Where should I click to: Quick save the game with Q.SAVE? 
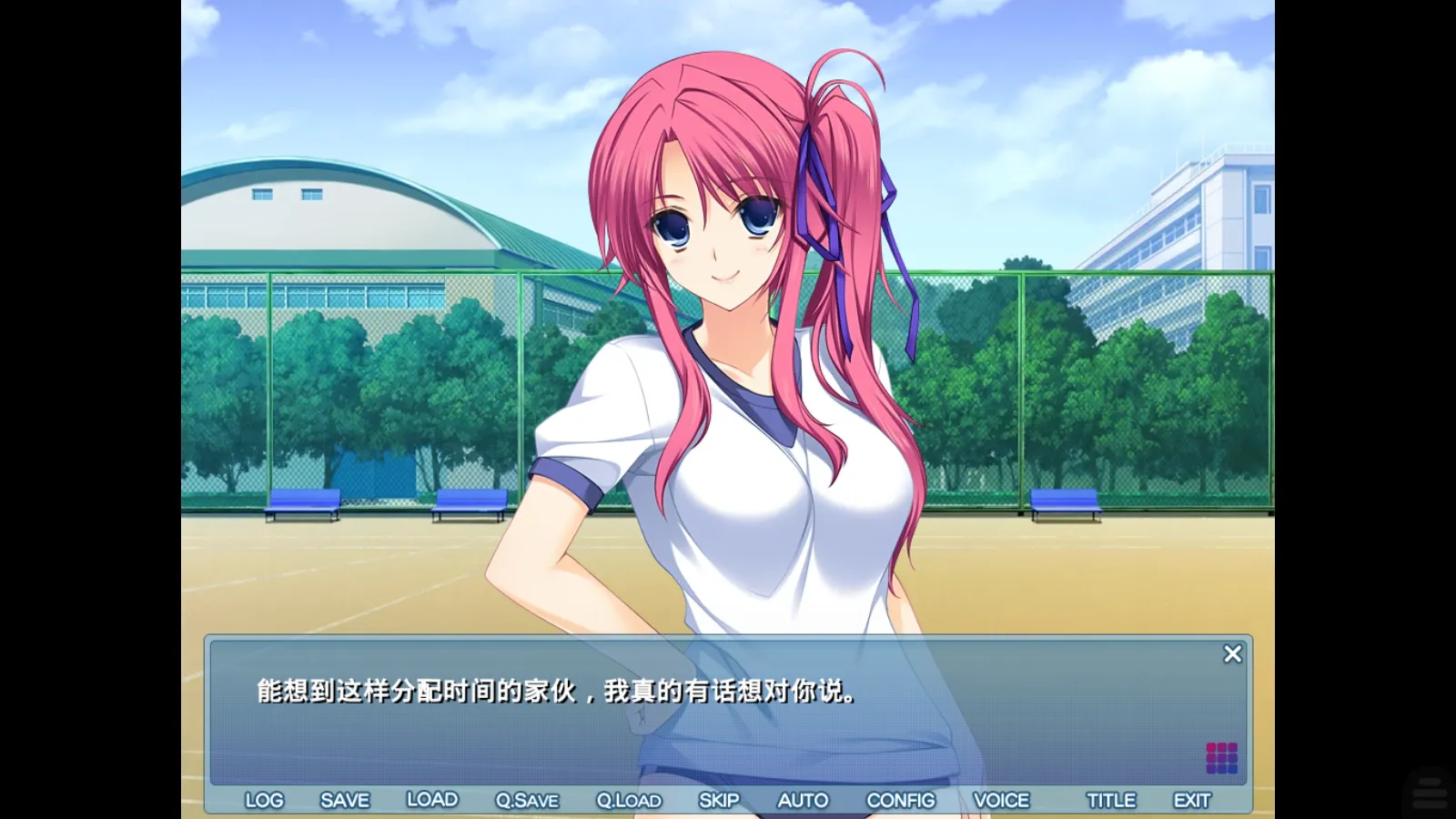click(x=526, y=800)
